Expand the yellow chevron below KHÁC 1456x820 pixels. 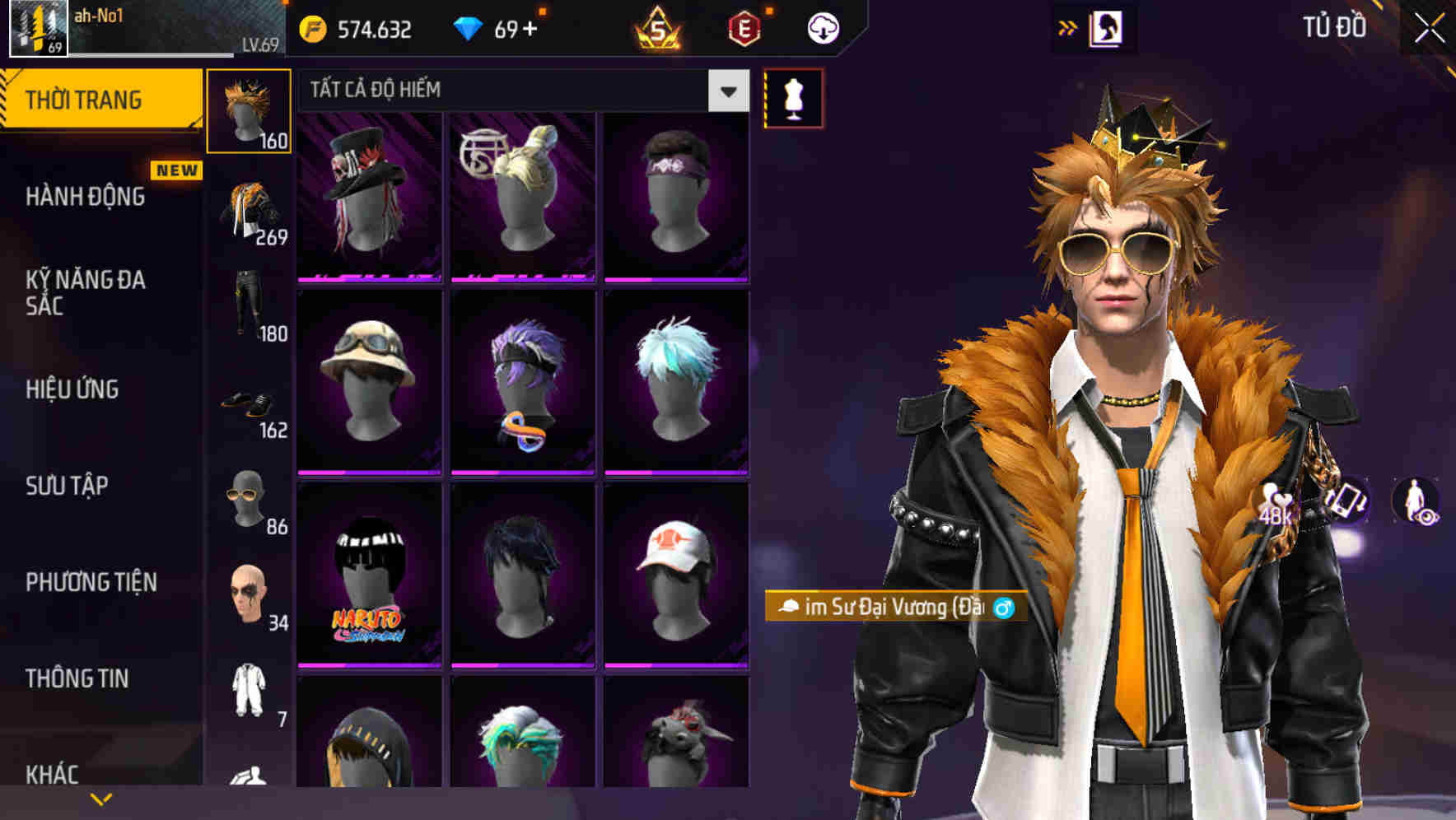(100, 797)
